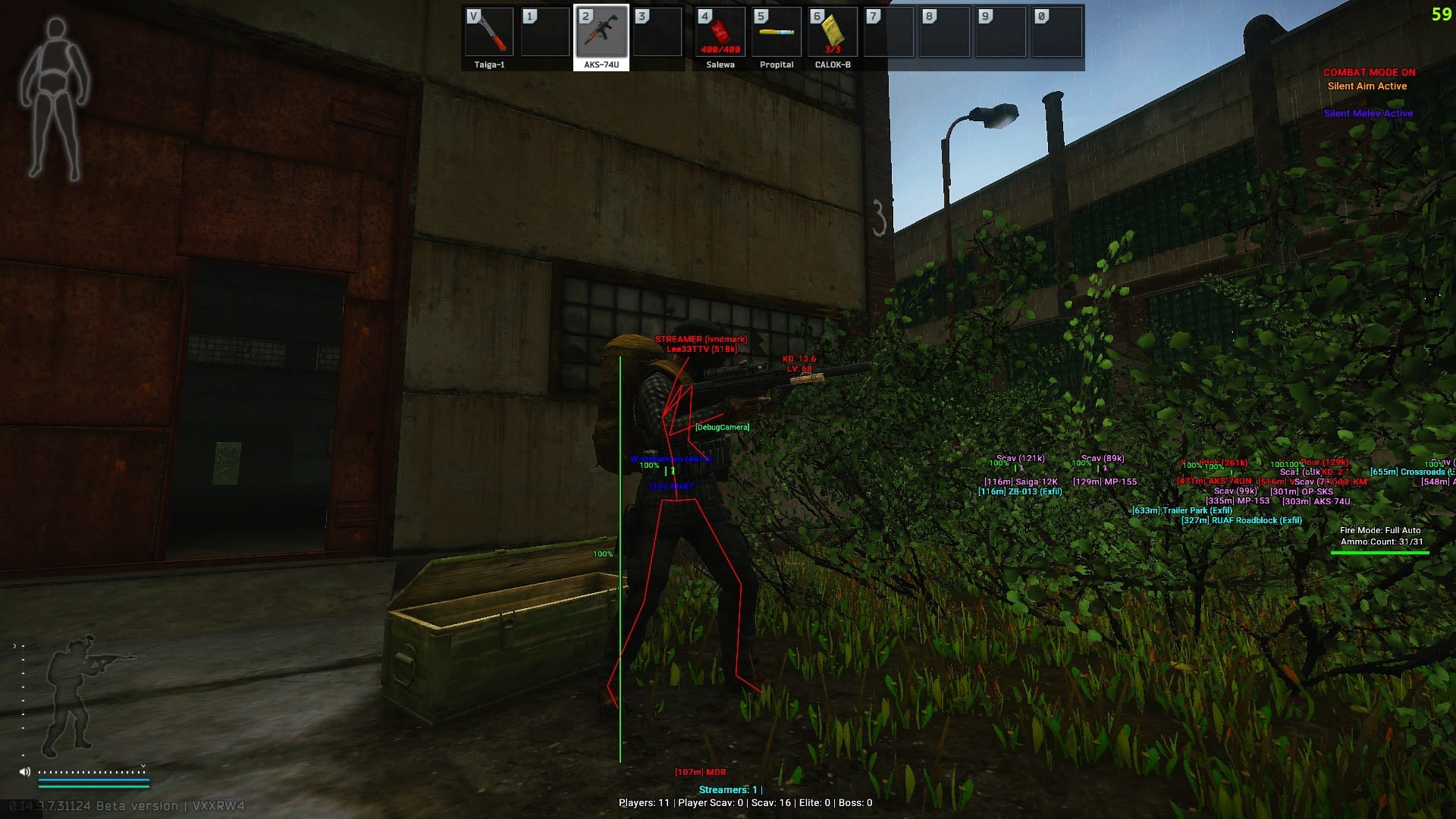Switch to empty hotbar slot 1
Image resolution: width=1456 pixels, height=819 pixels.
pos(546,33)
